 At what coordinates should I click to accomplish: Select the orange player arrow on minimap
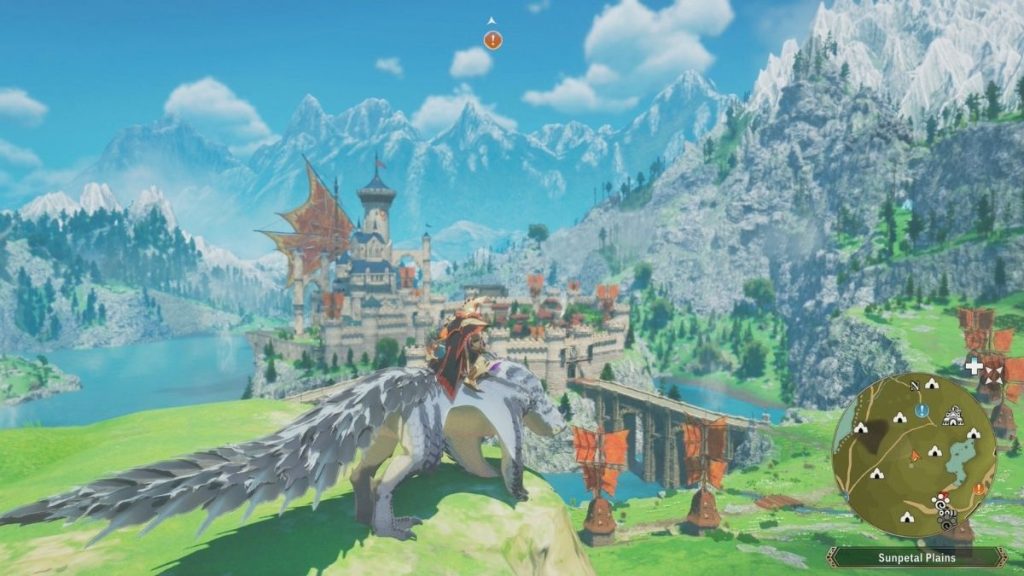pos(914,455)
